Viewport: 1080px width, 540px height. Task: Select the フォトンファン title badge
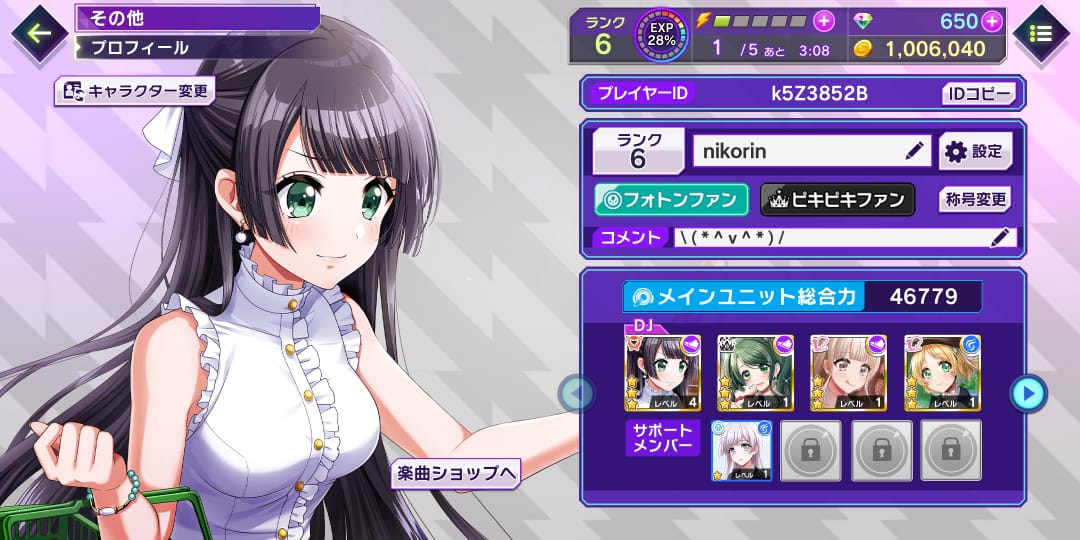point(671,200)
